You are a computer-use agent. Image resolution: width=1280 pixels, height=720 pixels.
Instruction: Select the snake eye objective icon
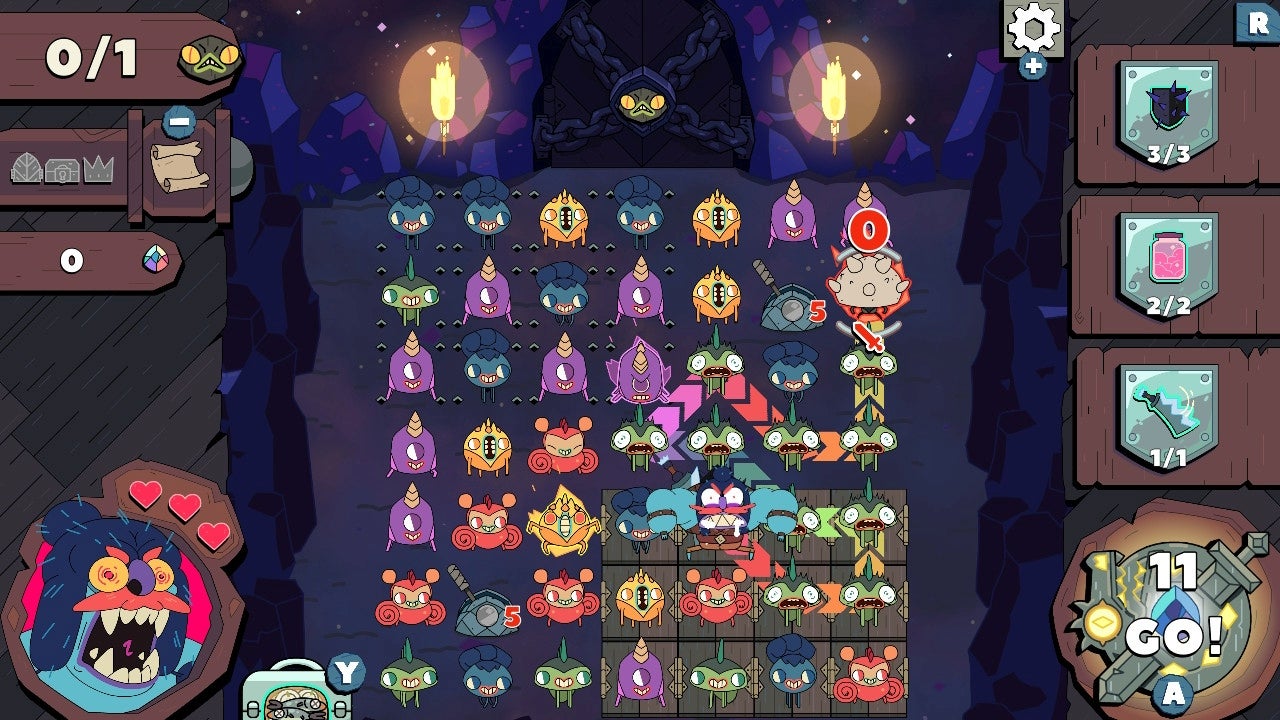pos(207,58)
